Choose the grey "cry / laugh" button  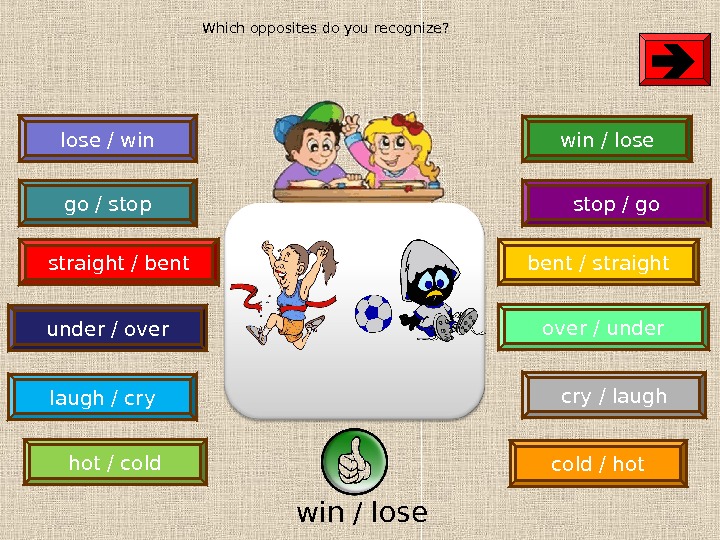click(613, 396)
